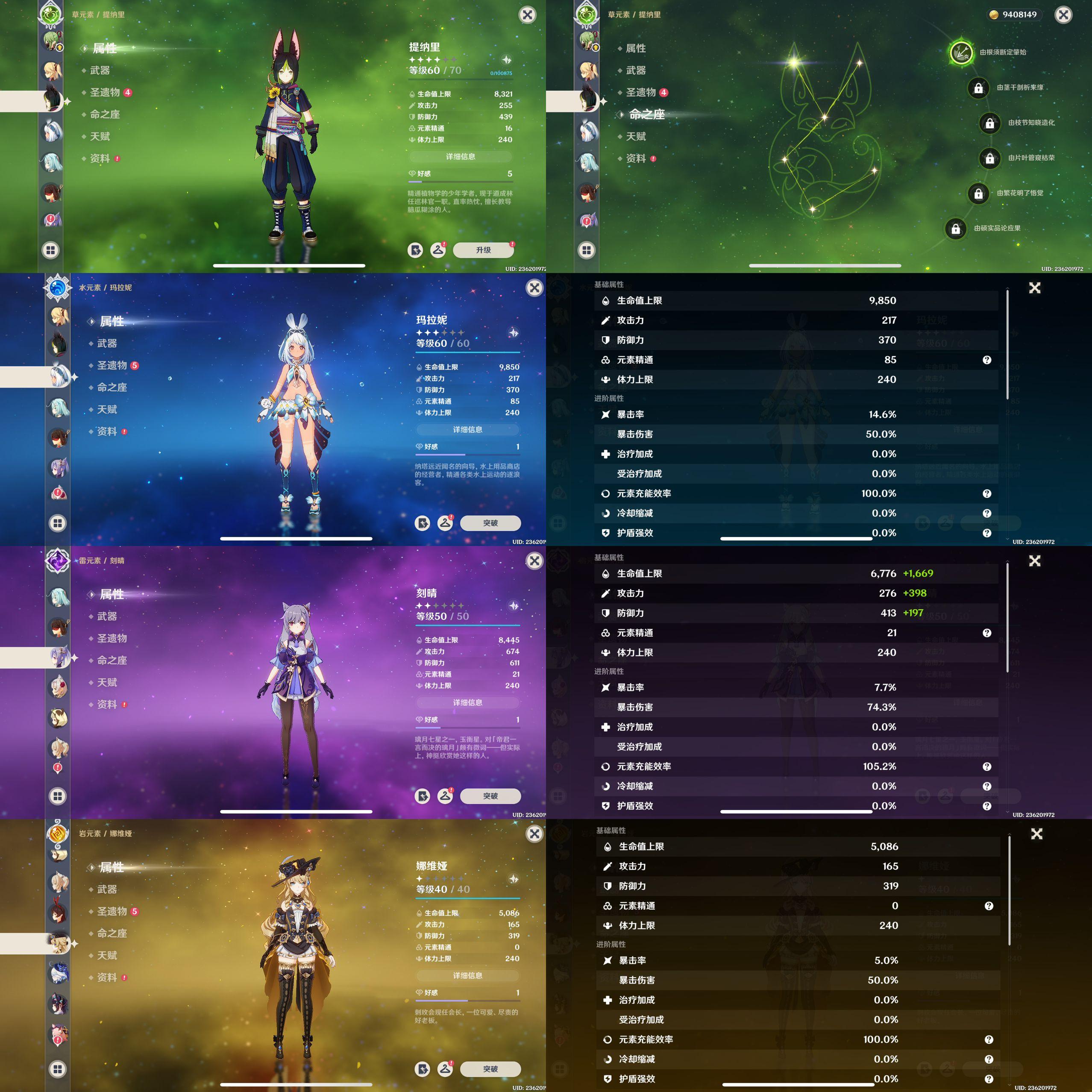Click the 升级 button for 提纳里
The image size is (1092, 1092).
pos(483,250)
